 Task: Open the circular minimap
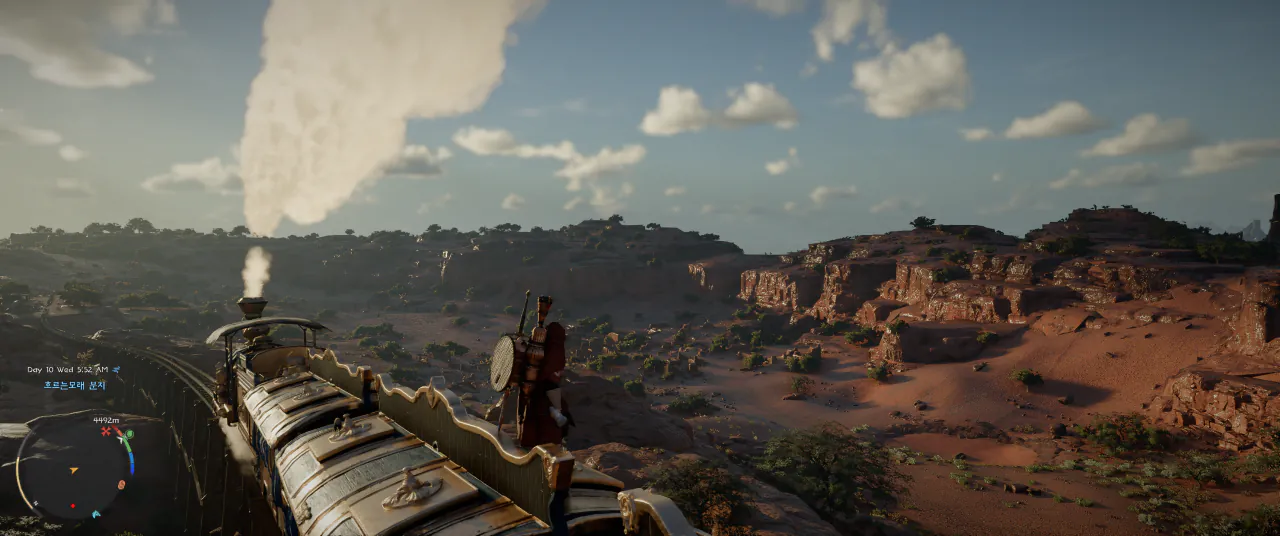coord(72,470)
